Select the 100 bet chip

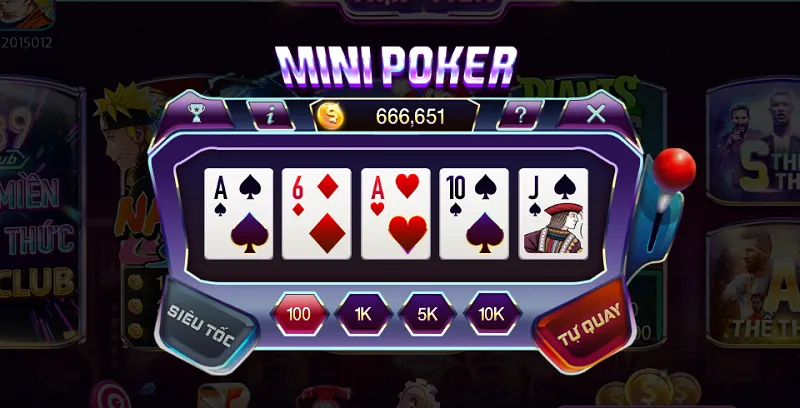pyautogui.click(x=299, y=313)
